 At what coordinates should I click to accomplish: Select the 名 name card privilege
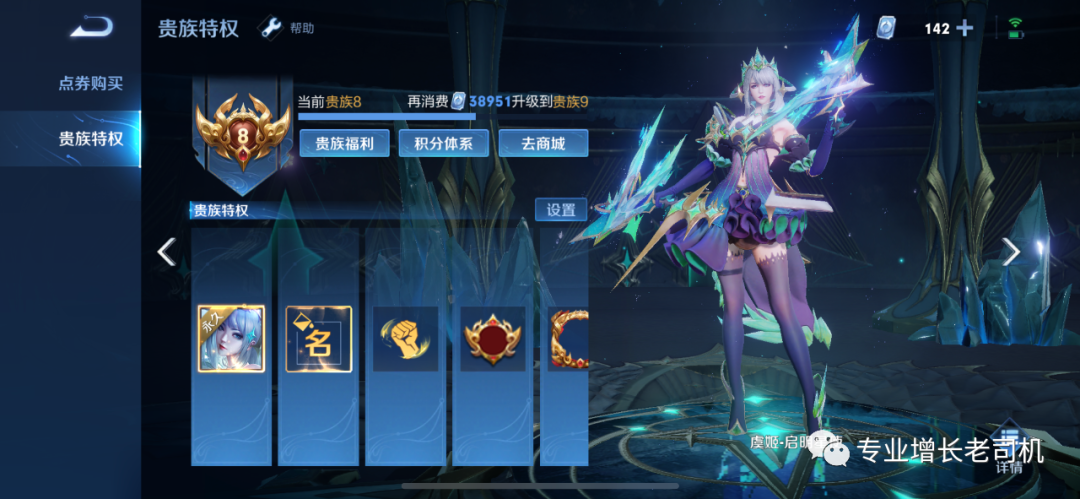pos(318,339)
